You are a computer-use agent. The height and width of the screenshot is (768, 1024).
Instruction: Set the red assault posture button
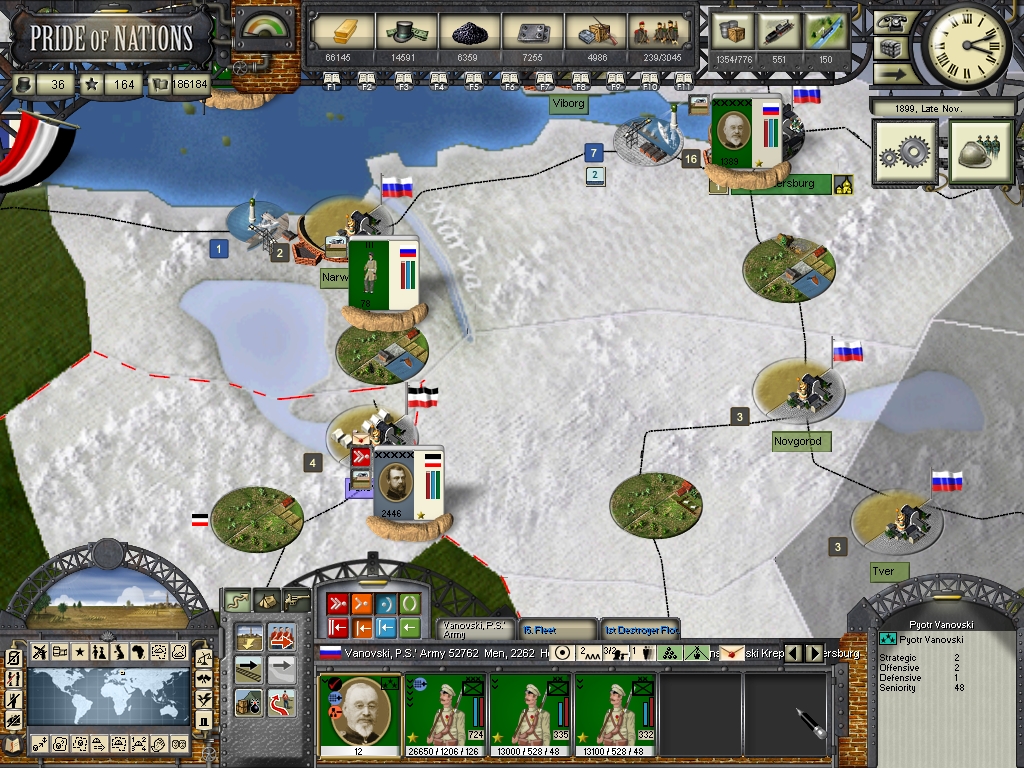[335, 604]
